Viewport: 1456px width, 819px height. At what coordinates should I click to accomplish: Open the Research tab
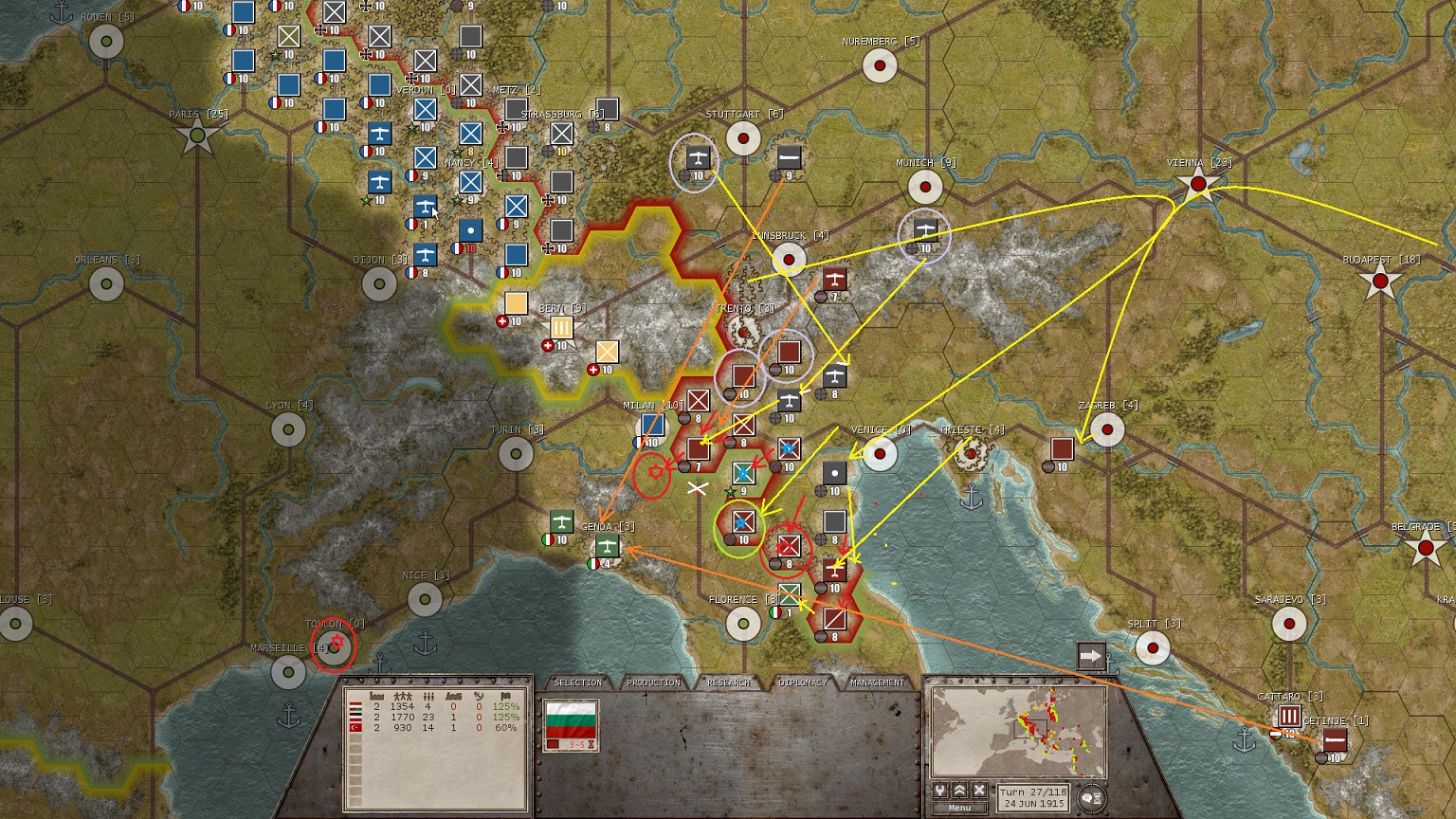pos(730,682)
